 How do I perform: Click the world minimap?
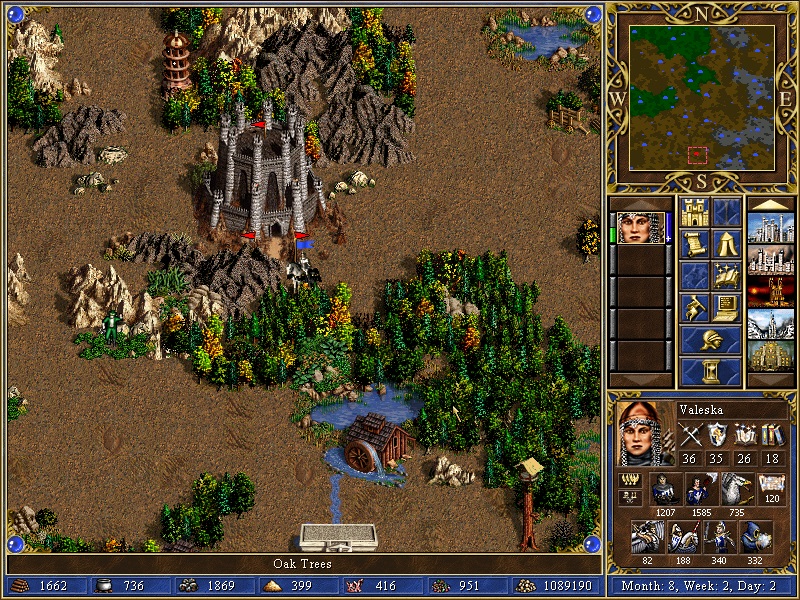pyautogui.click(x=701, y=97)
